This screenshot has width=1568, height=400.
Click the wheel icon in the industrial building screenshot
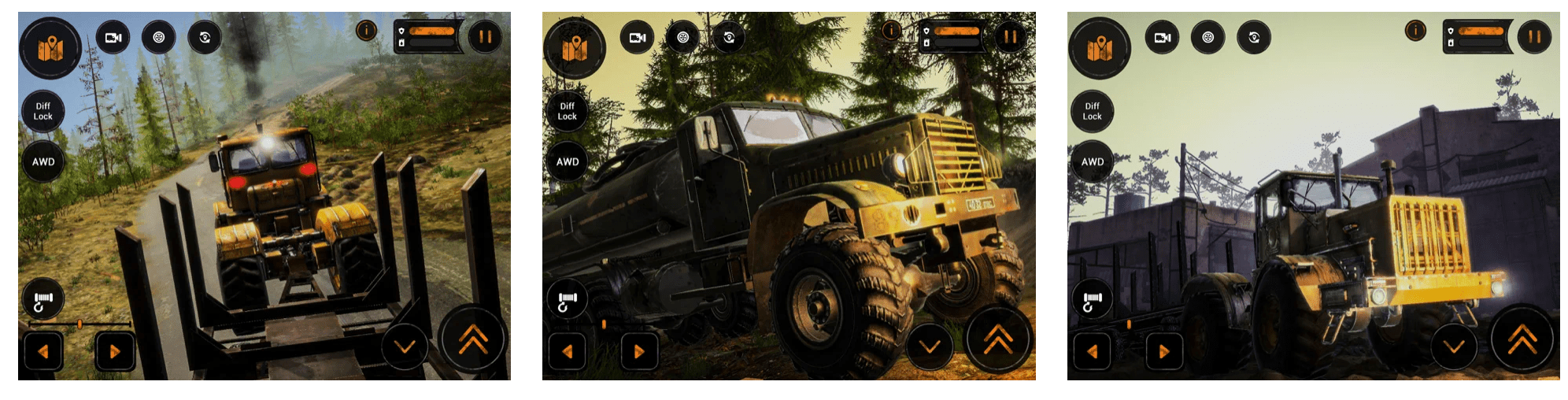tap(1207, 37)
